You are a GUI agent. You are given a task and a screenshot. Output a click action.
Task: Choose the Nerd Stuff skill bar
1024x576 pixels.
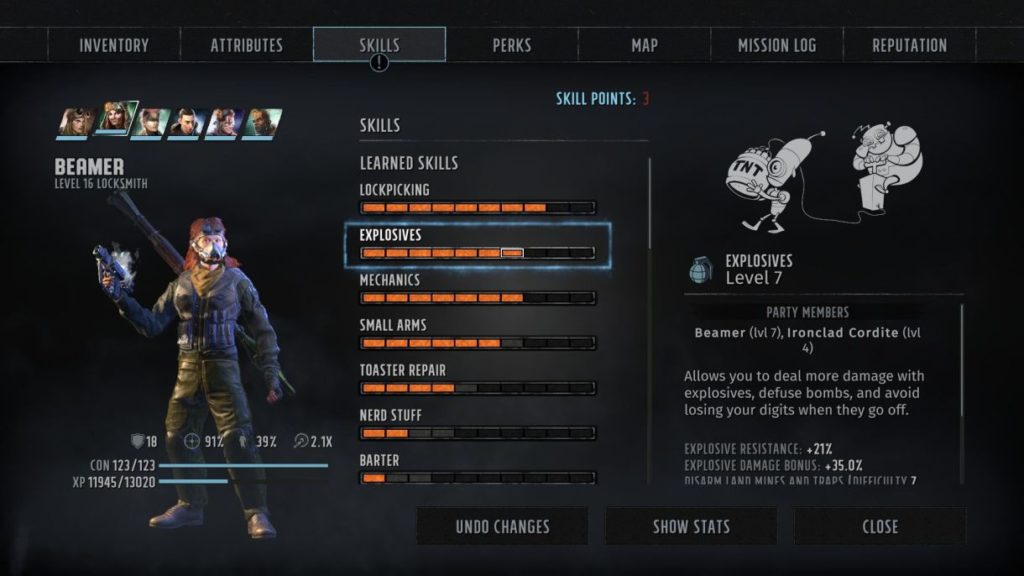coord(477,433)
